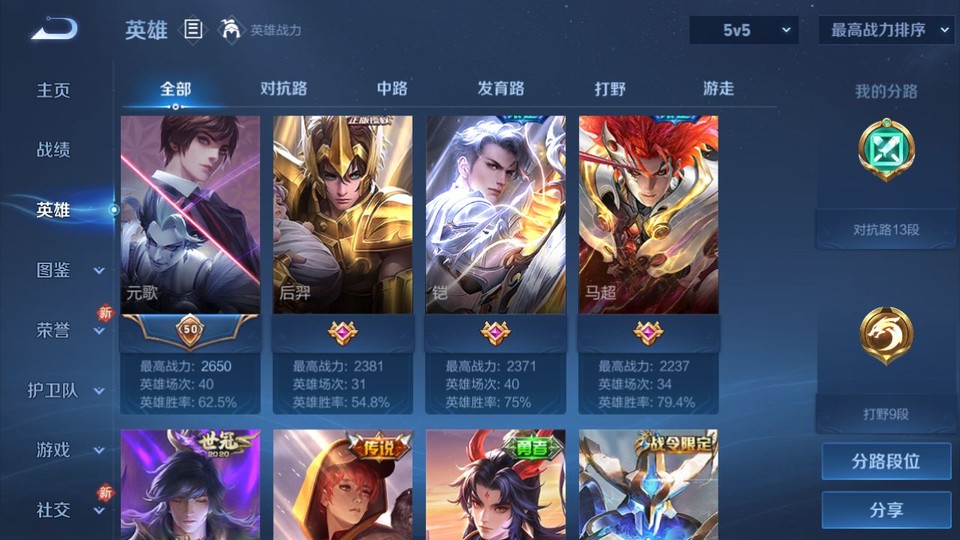Select the 马超 hero card
Screen dimensions: 960x540
(649, 215)
